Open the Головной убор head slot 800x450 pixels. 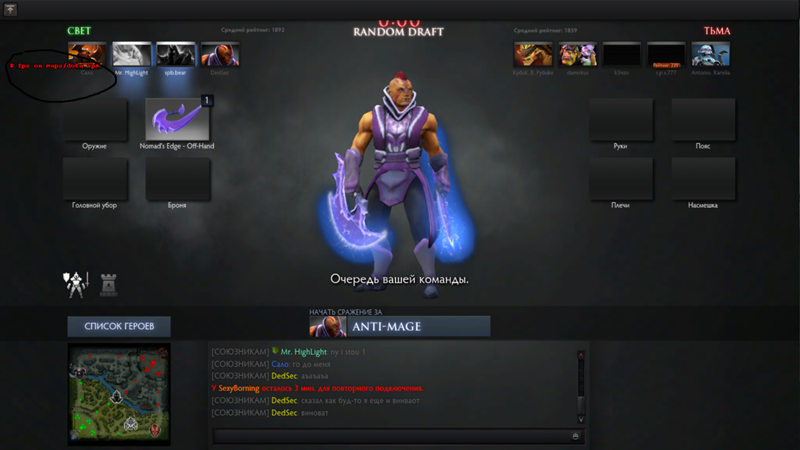(x=95, y=178)
